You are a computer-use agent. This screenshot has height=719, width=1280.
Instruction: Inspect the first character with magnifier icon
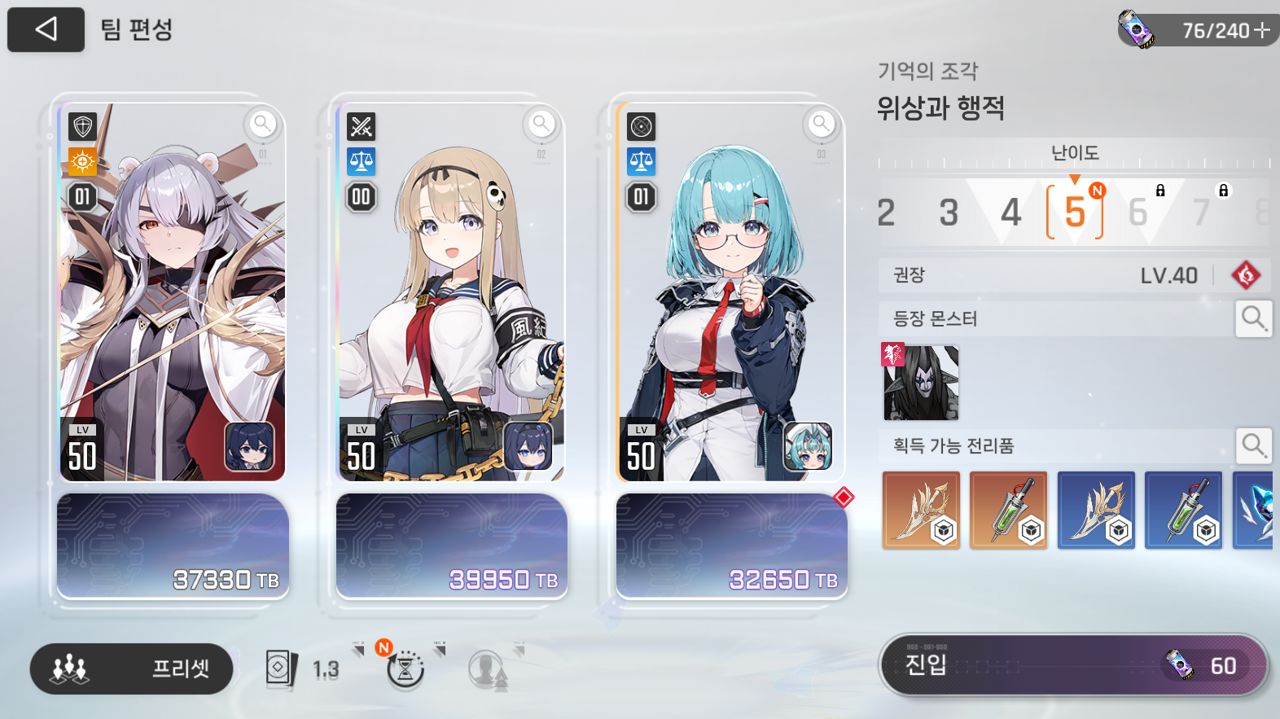(x=262, y=124)
